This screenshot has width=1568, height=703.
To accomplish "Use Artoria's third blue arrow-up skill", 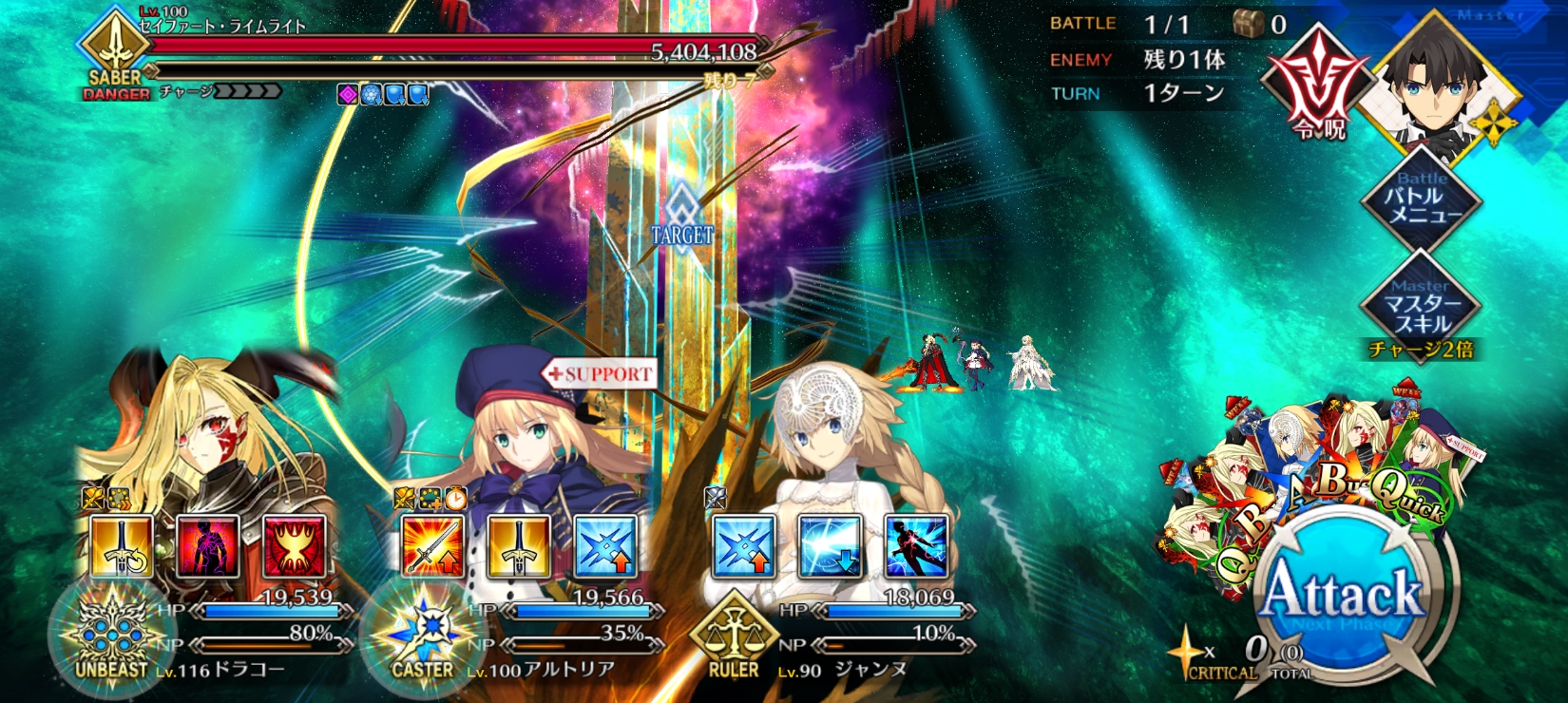I will [x=605, y=546].
